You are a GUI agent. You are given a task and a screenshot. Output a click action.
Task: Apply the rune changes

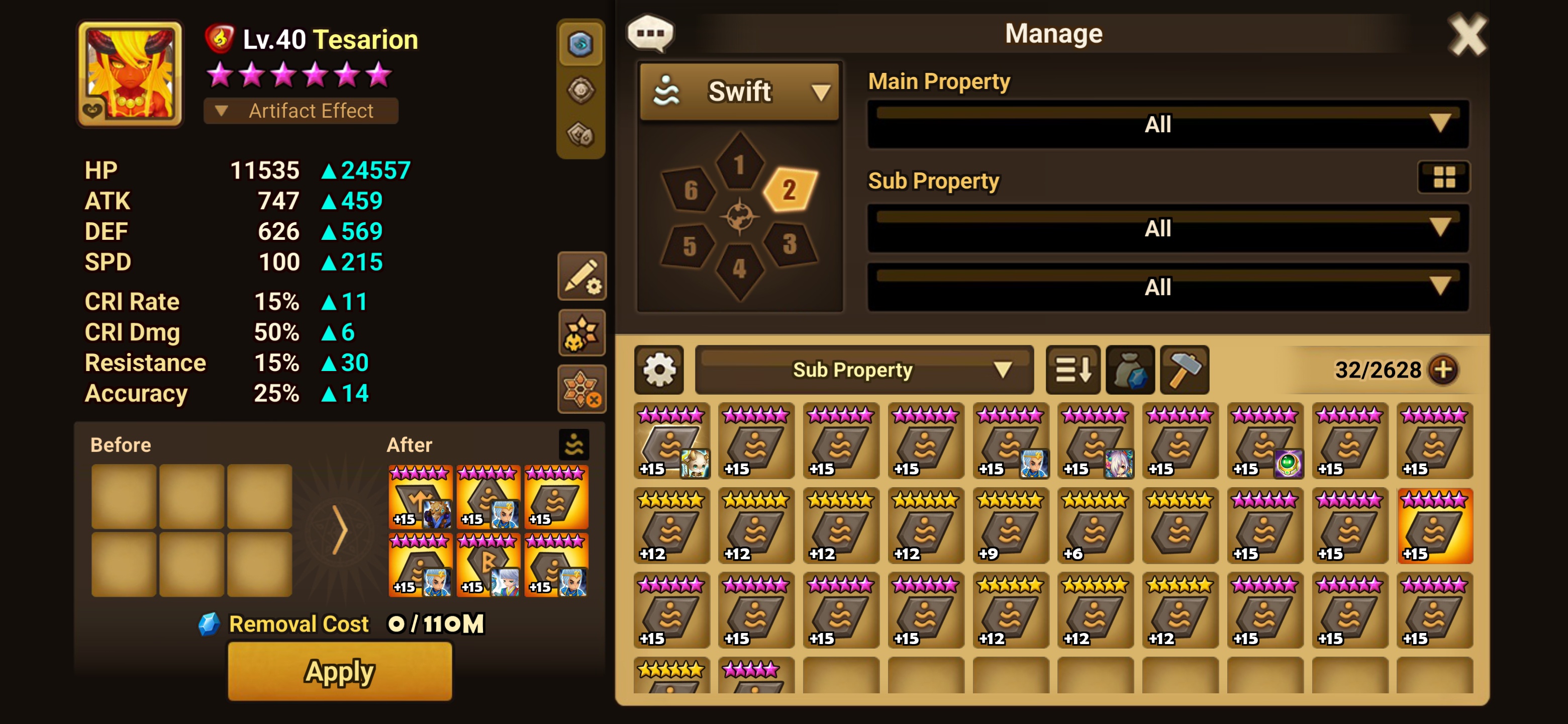(340, 672)
